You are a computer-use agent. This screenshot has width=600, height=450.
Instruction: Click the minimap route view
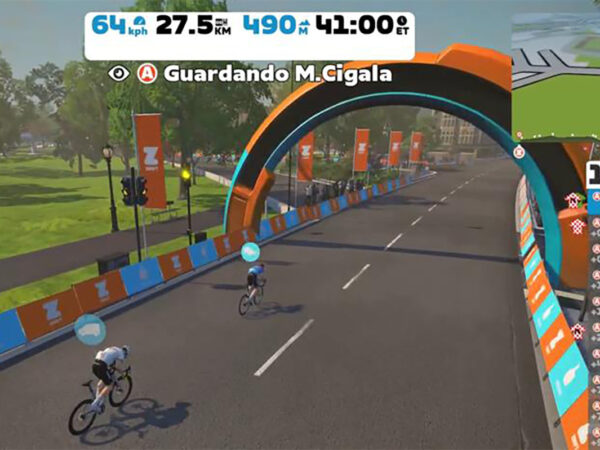click(556, 72)
